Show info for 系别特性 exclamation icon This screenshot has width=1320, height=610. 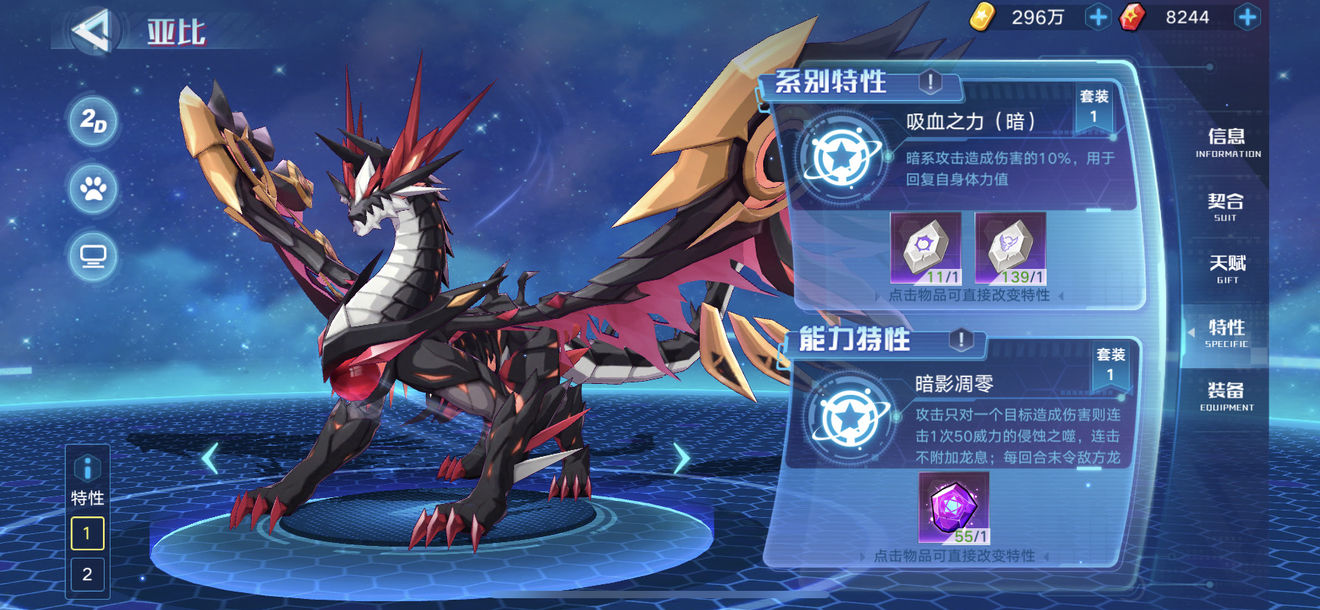(x=930, y=82)
